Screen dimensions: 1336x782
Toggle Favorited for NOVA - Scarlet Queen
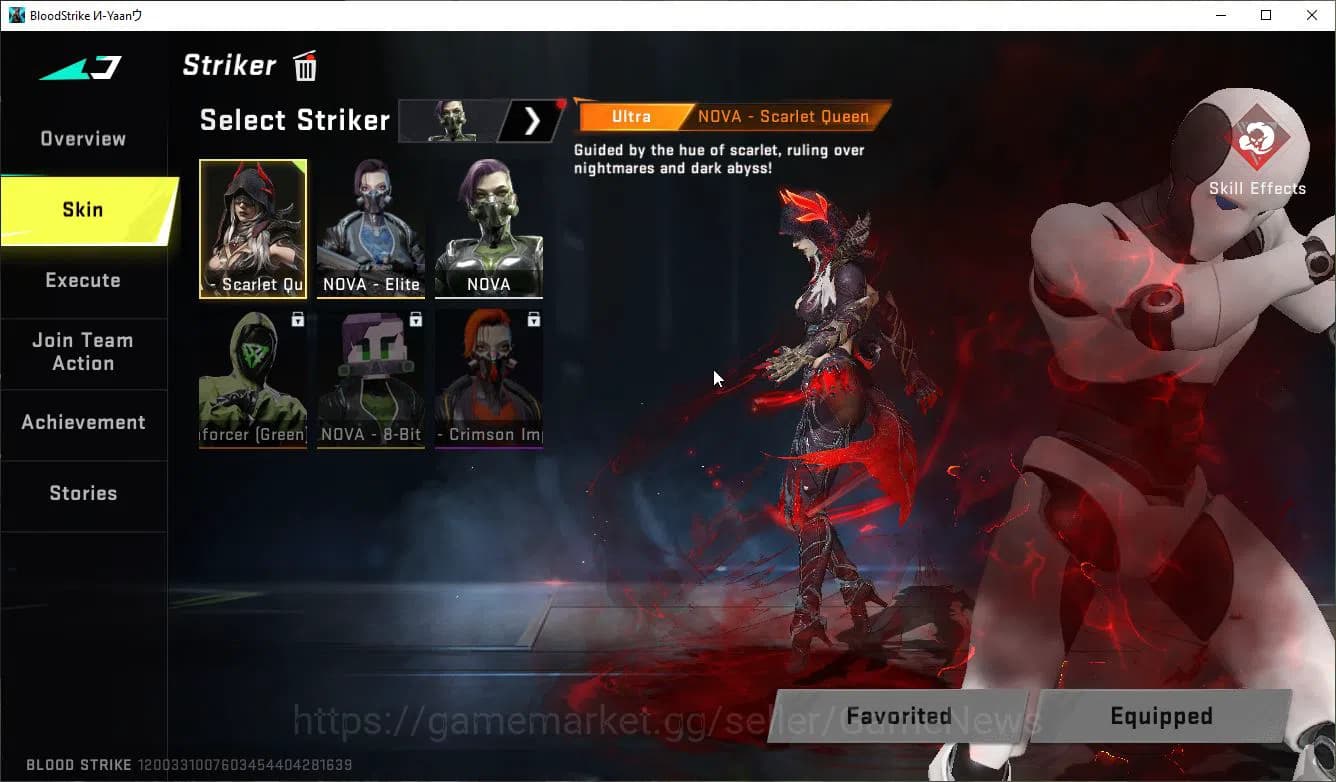(897, 715)
